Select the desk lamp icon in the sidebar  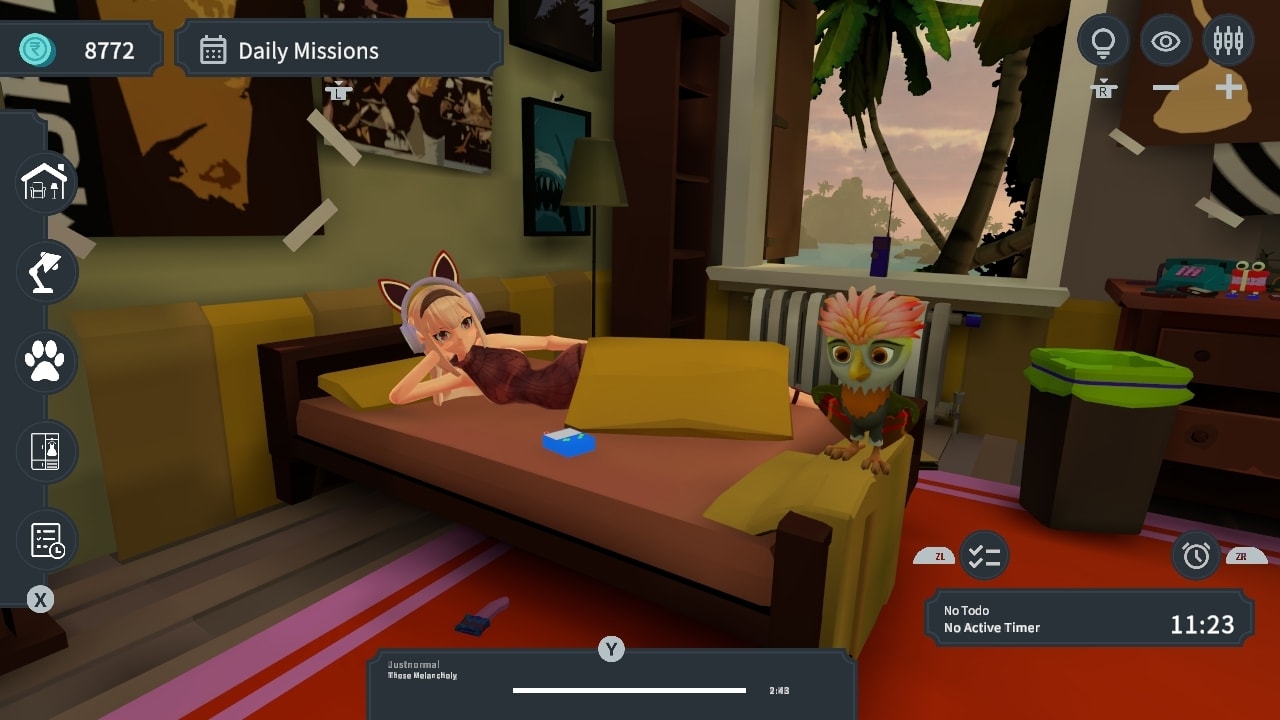pos(45,272)
